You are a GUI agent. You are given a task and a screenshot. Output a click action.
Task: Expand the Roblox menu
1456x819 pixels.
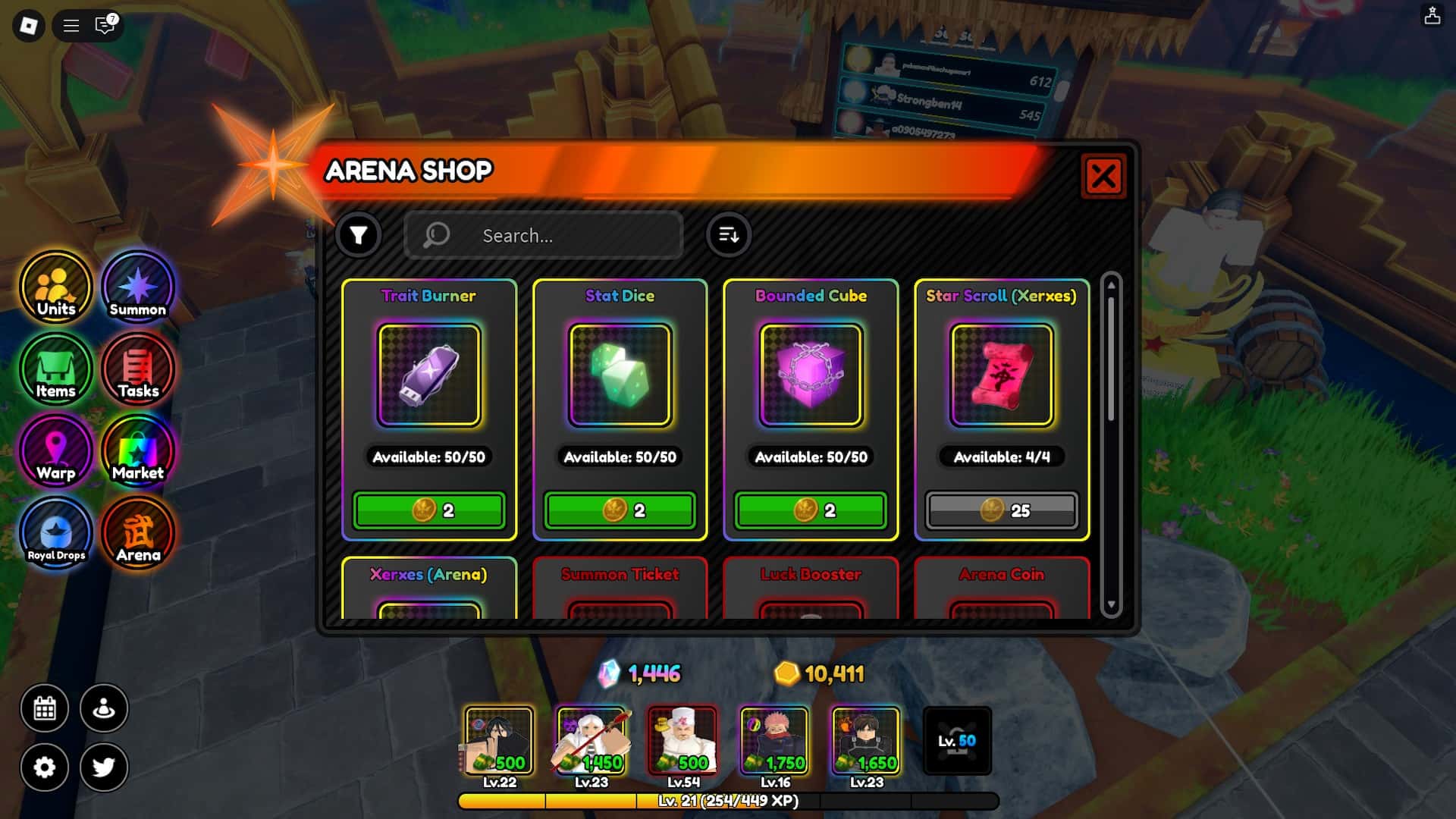tap(71, 26)
